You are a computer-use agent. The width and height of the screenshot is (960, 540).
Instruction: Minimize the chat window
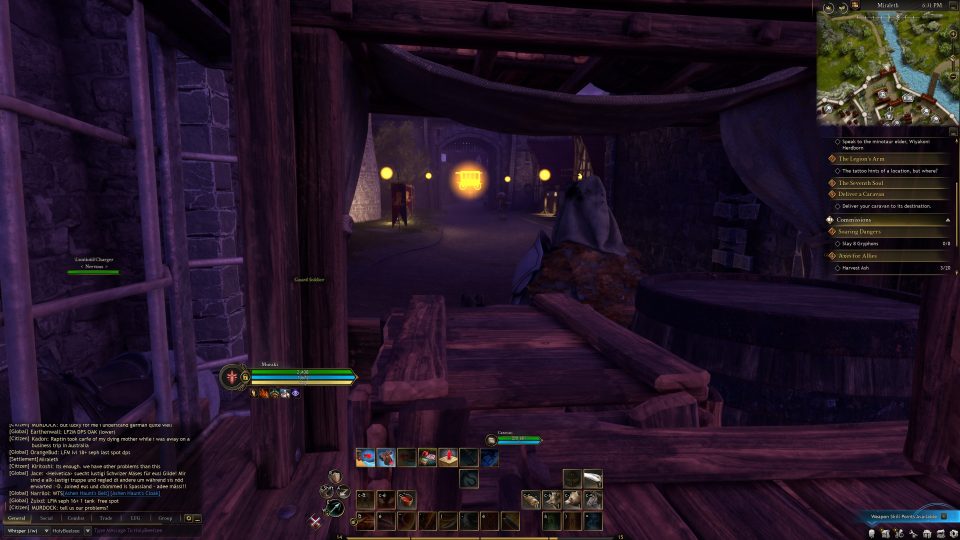click(198, 519)
